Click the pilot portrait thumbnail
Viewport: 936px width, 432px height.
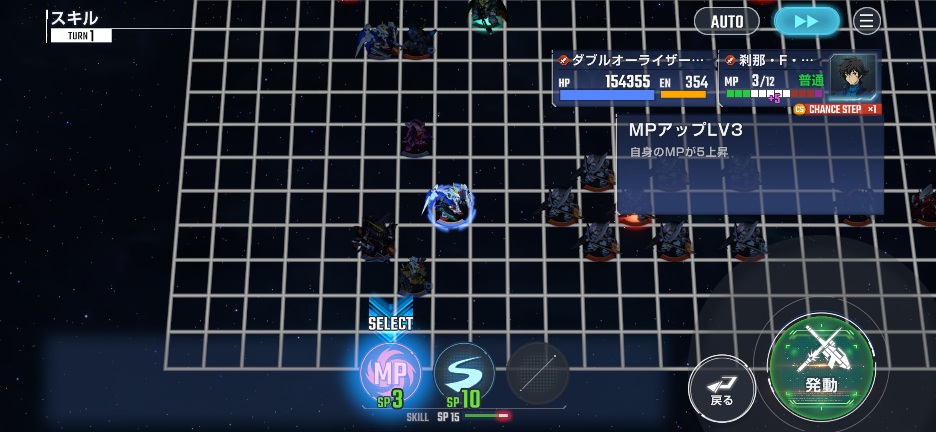[853, 77]
